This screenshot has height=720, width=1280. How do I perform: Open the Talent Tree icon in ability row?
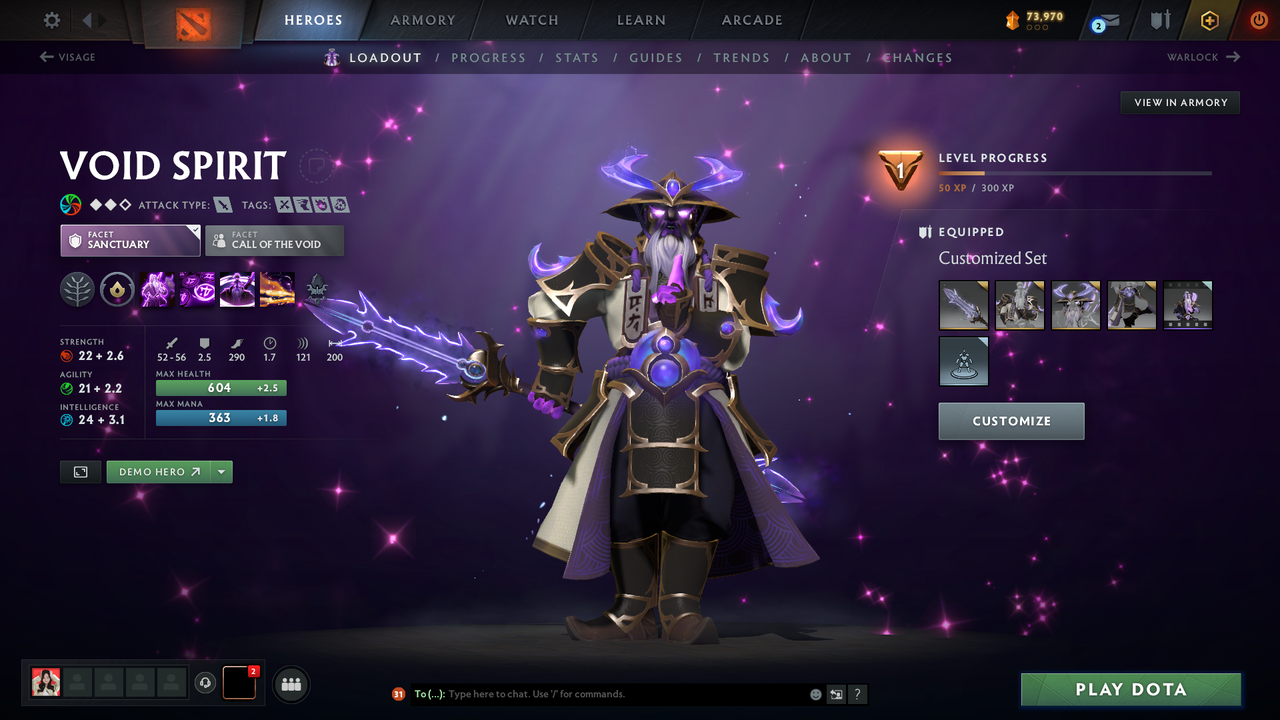point(77,290)
